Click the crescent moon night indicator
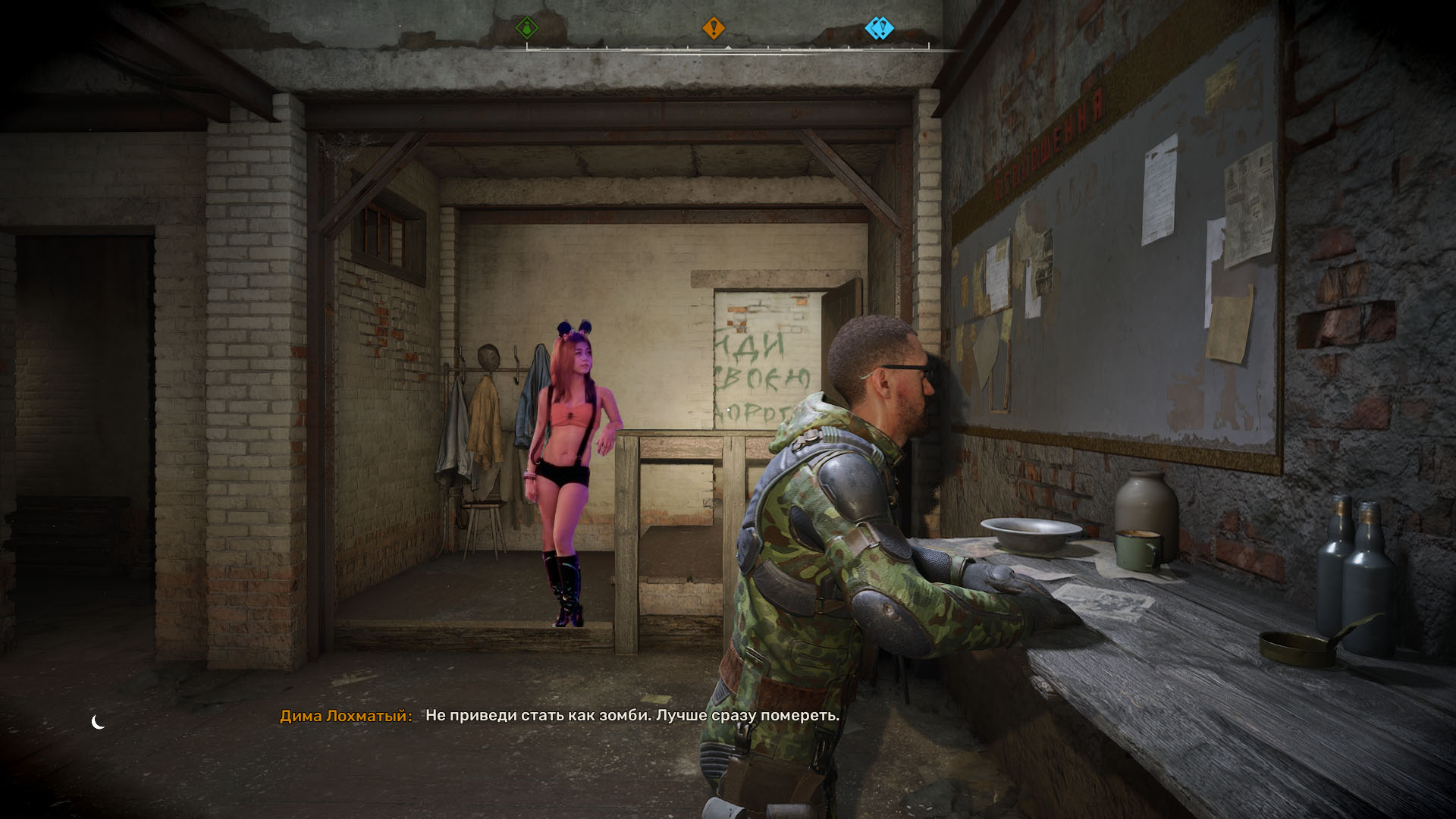 [x=98, y=722]
